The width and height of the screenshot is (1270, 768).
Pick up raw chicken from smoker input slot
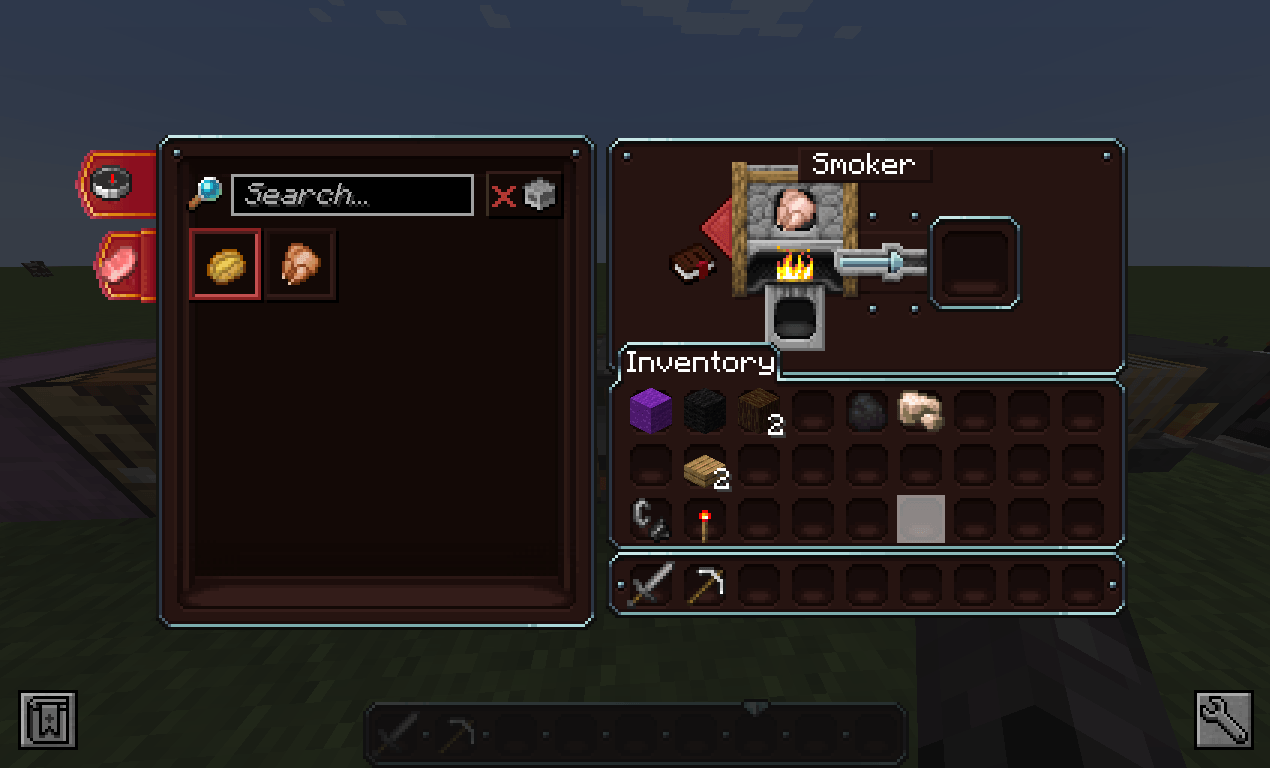point(795,209)
